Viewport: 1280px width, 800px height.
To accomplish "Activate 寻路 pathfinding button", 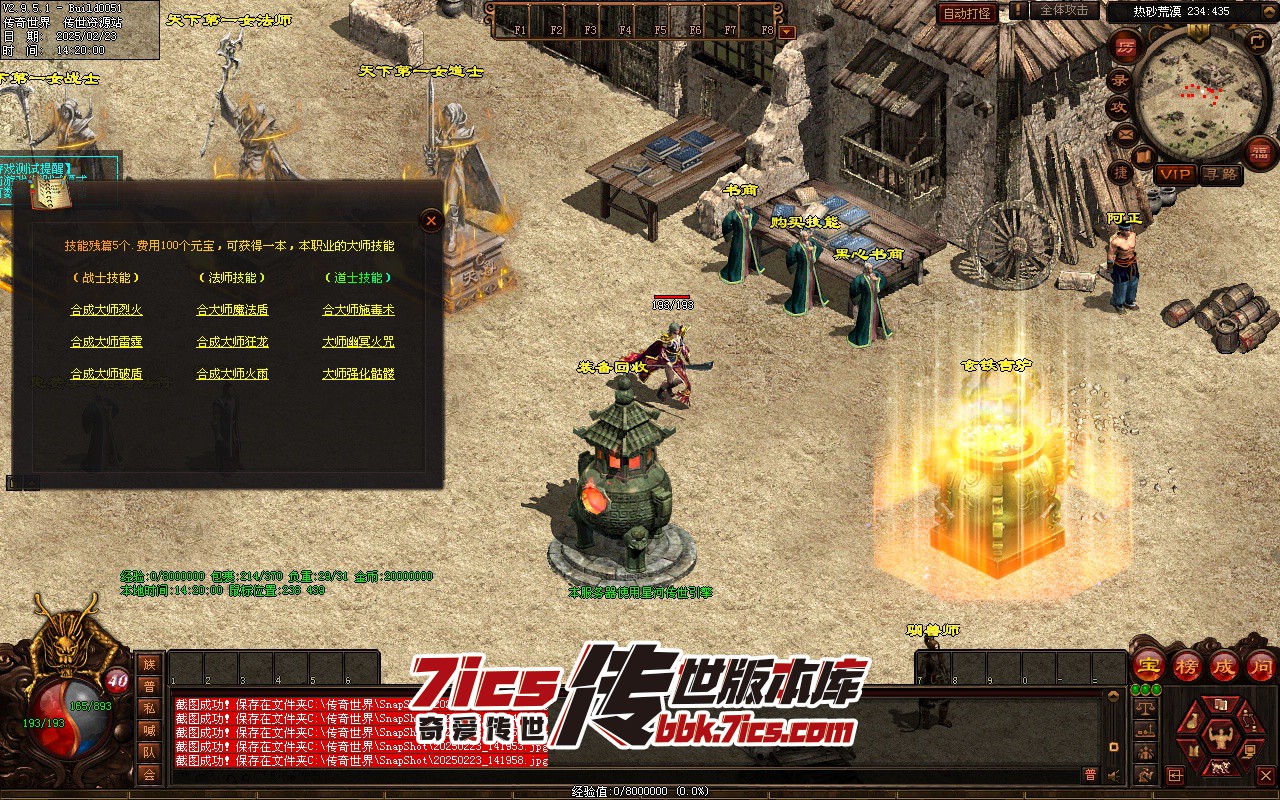I will 1221,174.
